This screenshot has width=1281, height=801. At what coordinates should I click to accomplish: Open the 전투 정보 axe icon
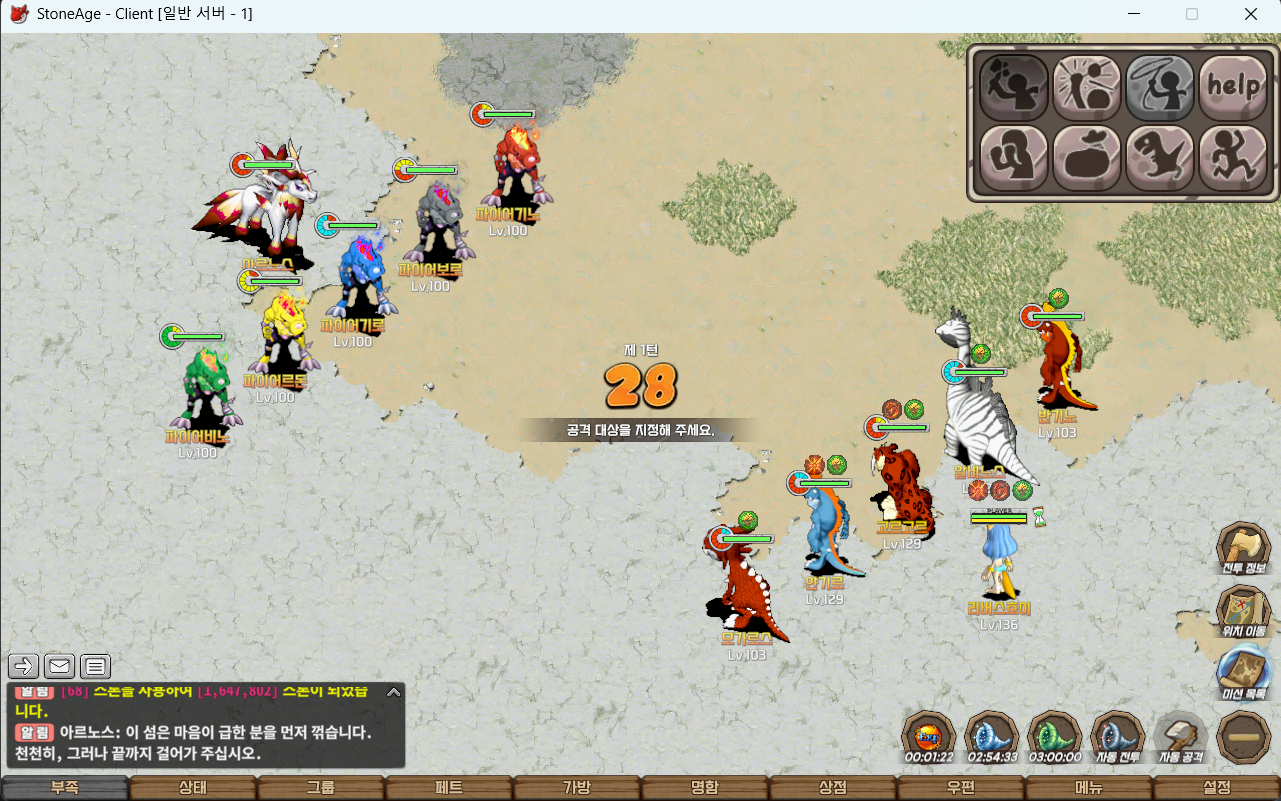click(1243, 549)
